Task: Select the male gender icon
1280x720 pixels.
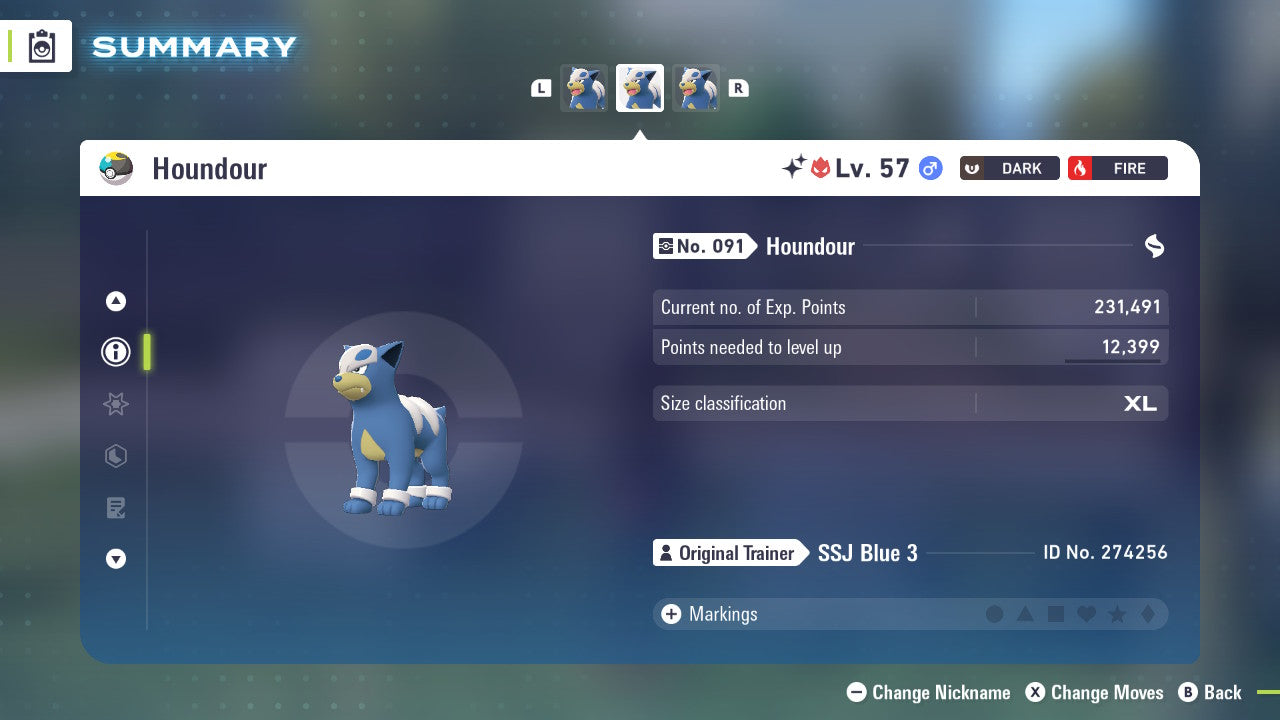Action: coord(931,168)
